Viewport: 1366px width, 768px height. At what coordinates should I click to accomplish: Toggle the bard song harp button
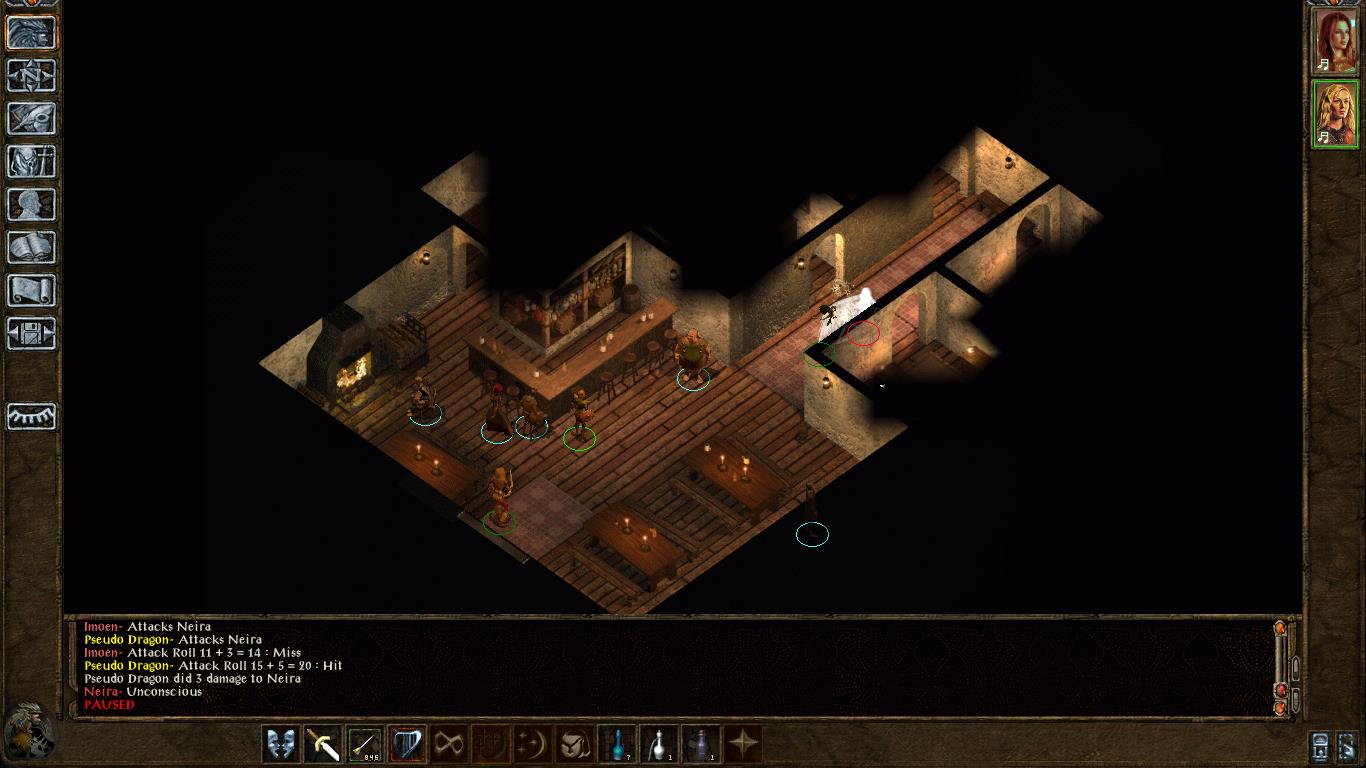[x=407, y=744]
